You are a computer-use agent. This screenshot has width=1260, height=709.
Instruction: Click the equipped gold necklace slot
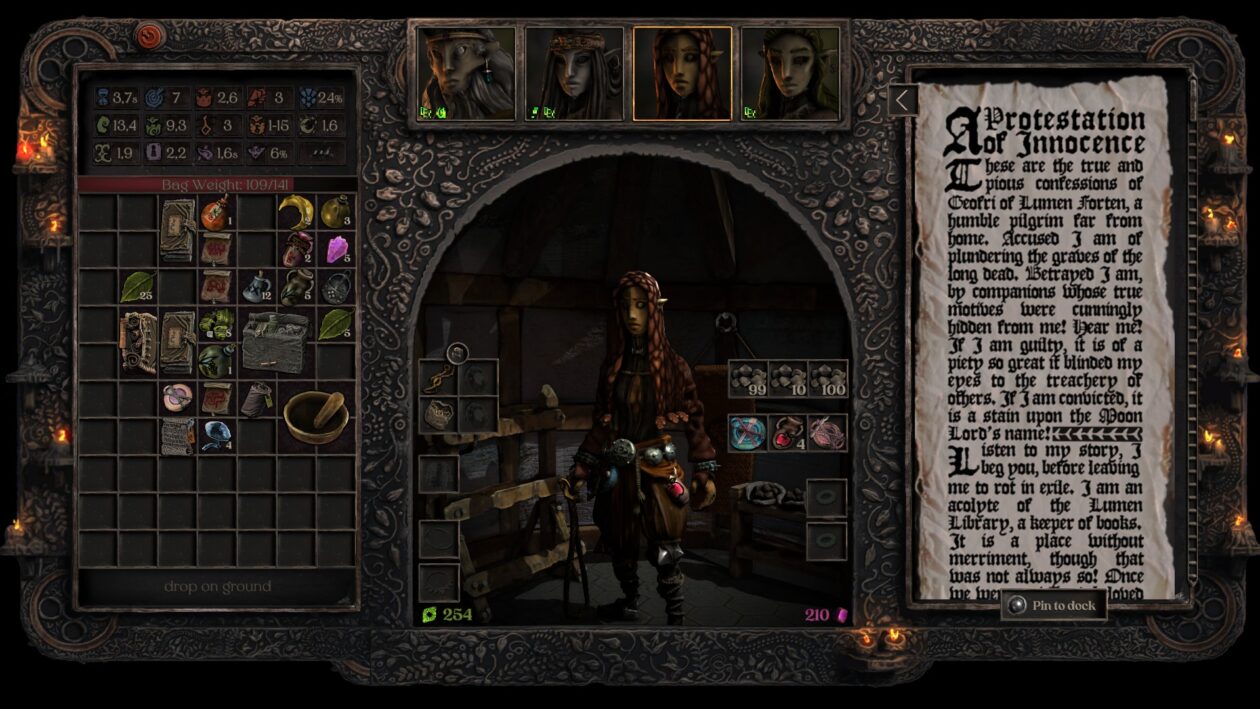[439, 377]
